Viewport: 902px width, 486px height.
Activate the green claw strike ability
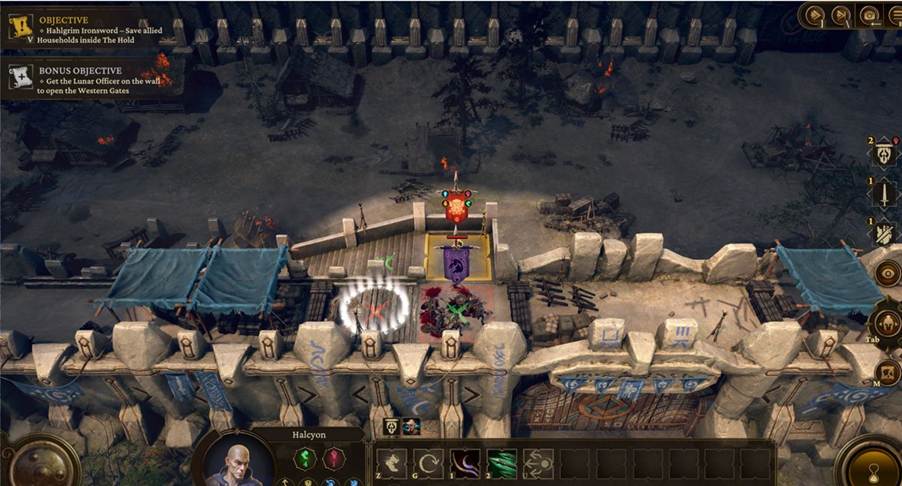tap(501, 463)
